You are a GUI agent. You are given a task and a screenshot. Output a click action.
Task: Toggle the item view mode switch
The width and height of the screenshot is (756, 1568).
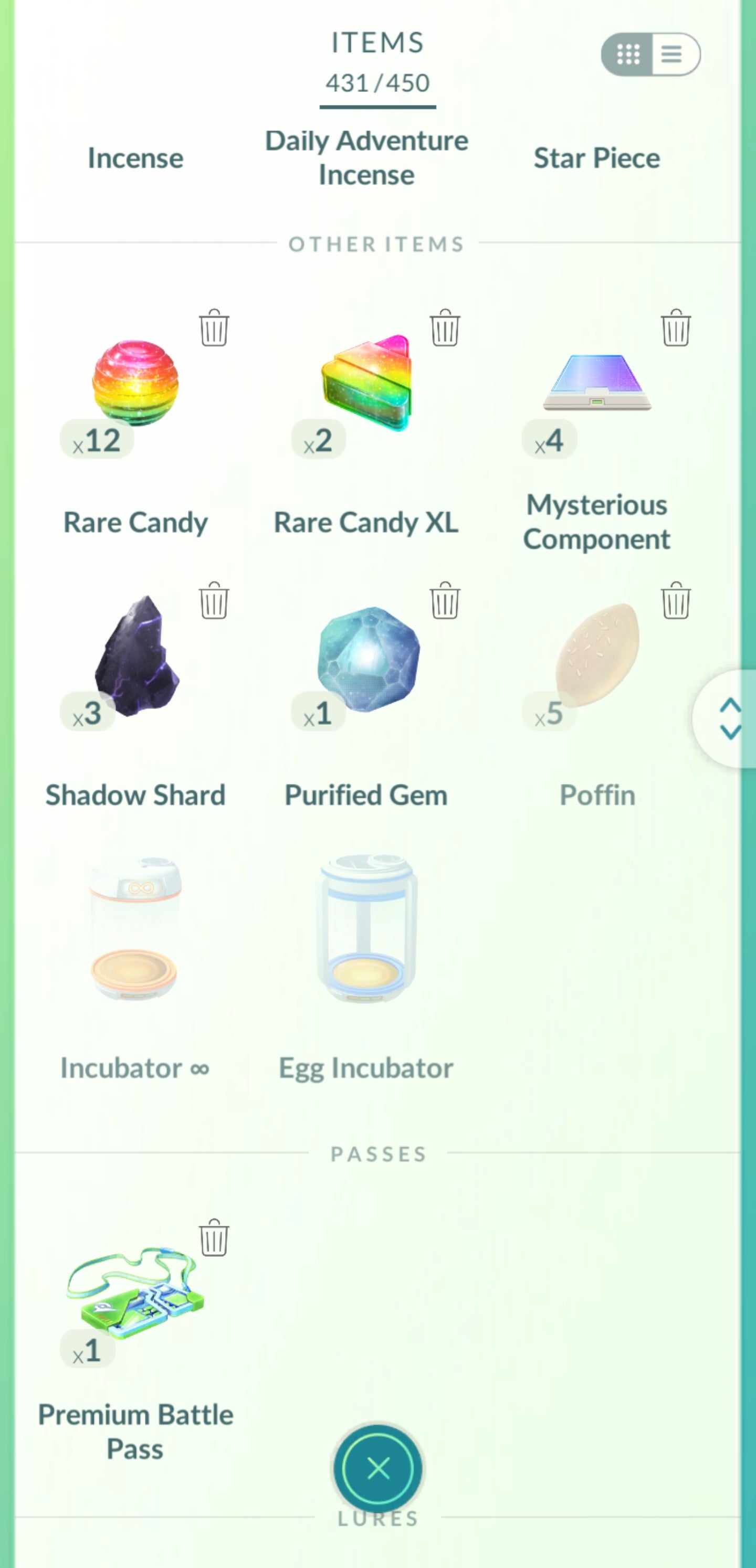(650, 54)
